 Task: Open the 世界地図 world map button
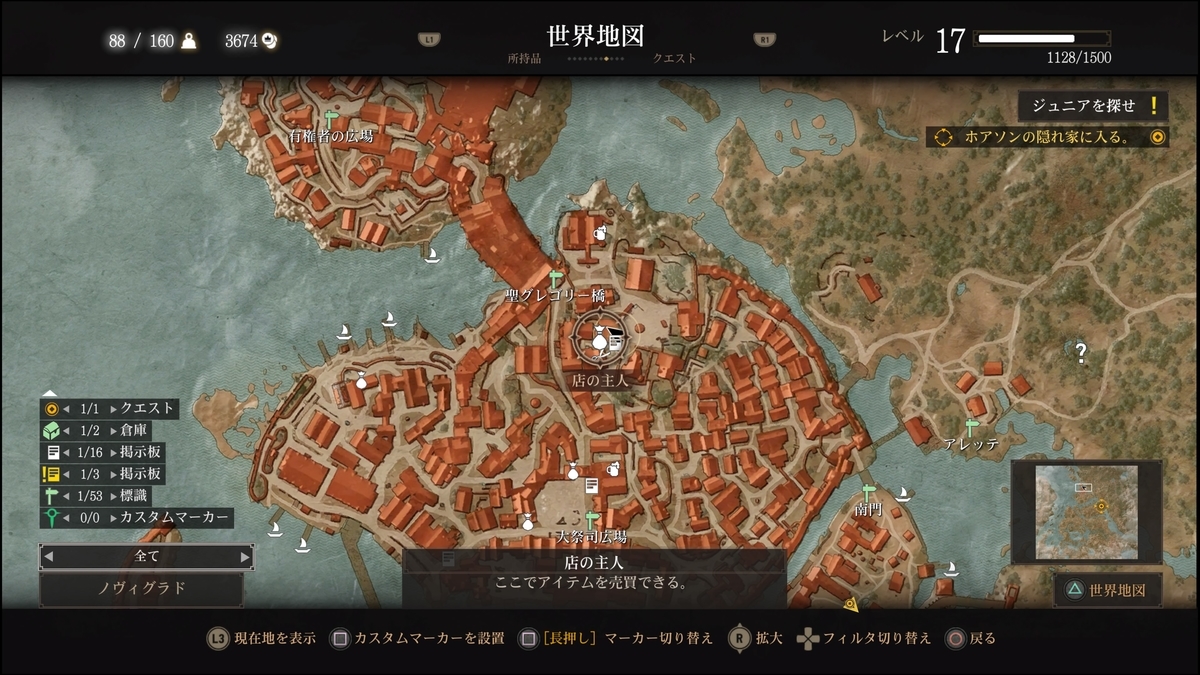[1108, 590]
